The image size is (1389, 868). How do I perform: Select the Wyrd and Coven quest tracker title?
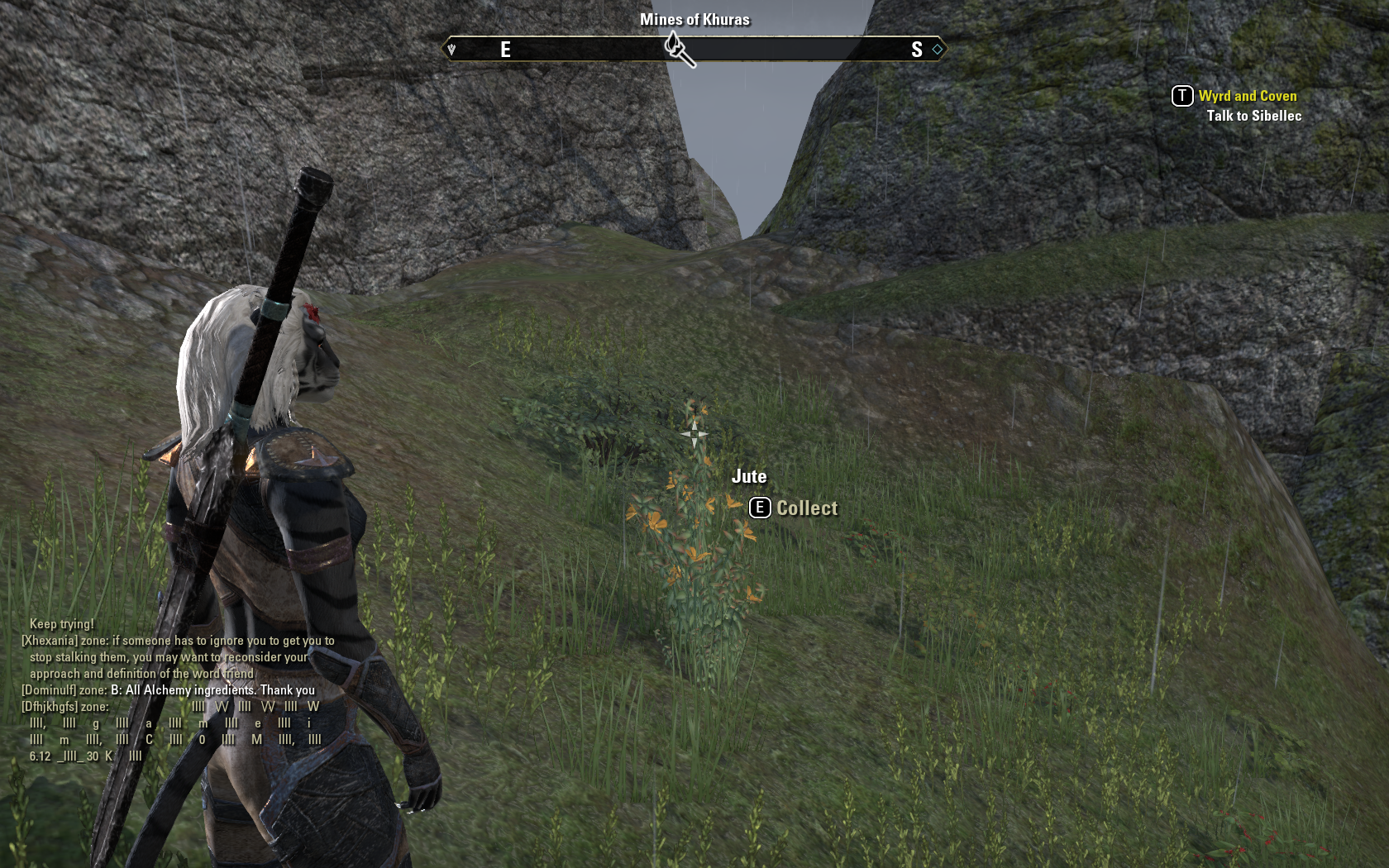[x=1247, y=96]
